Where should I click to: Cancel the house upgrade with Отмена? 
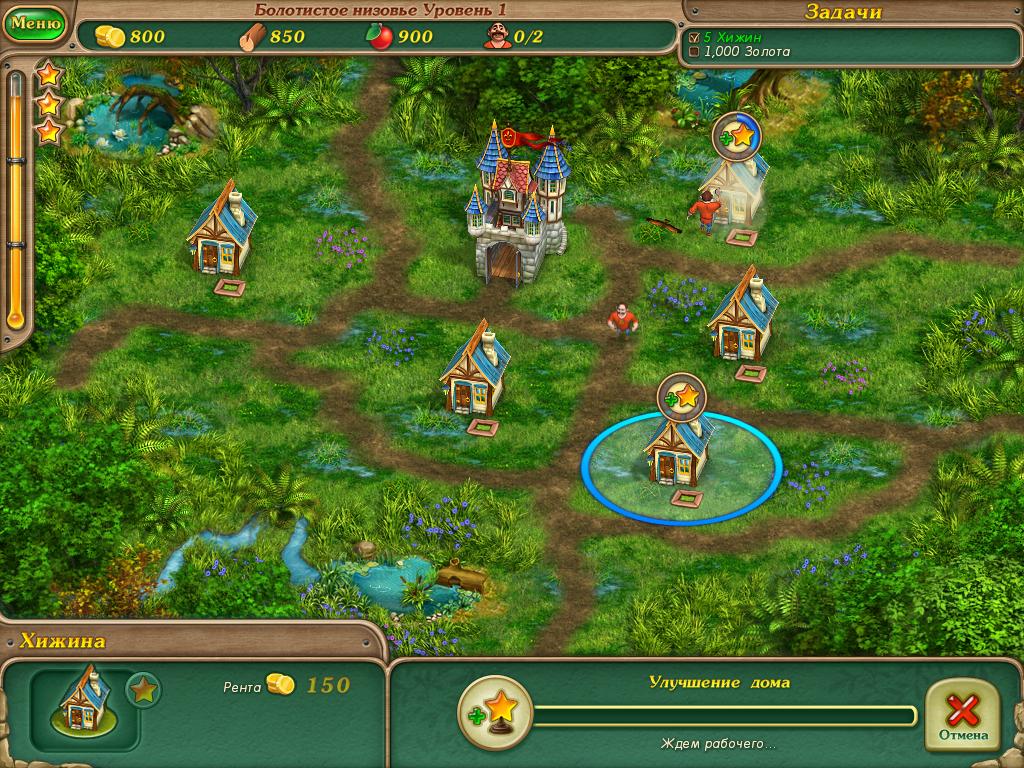(x=963, y=715)
